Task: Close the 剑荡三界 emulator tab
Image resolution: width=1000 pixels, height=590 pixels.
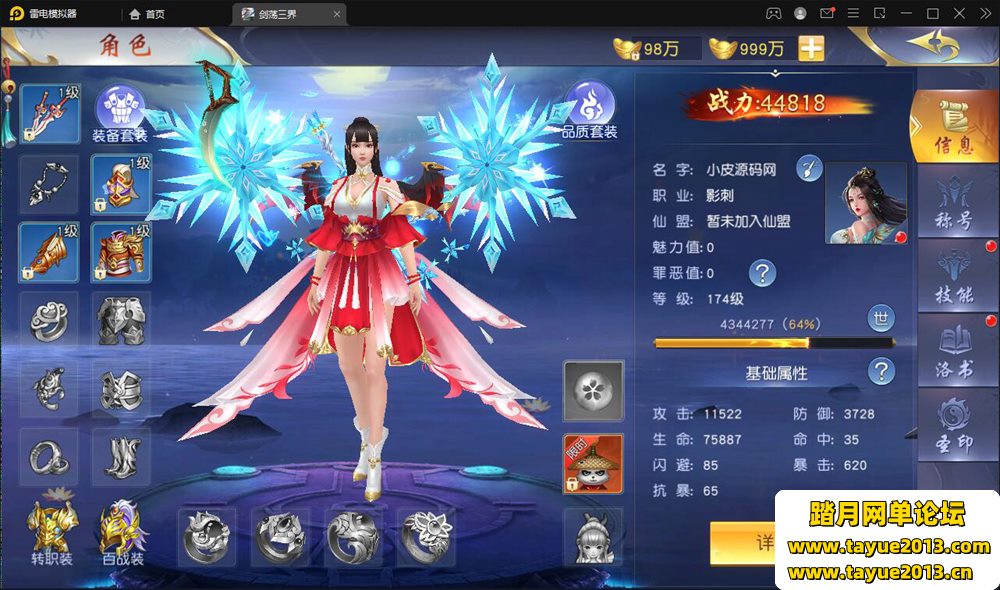Action: [x=337, y=14]
